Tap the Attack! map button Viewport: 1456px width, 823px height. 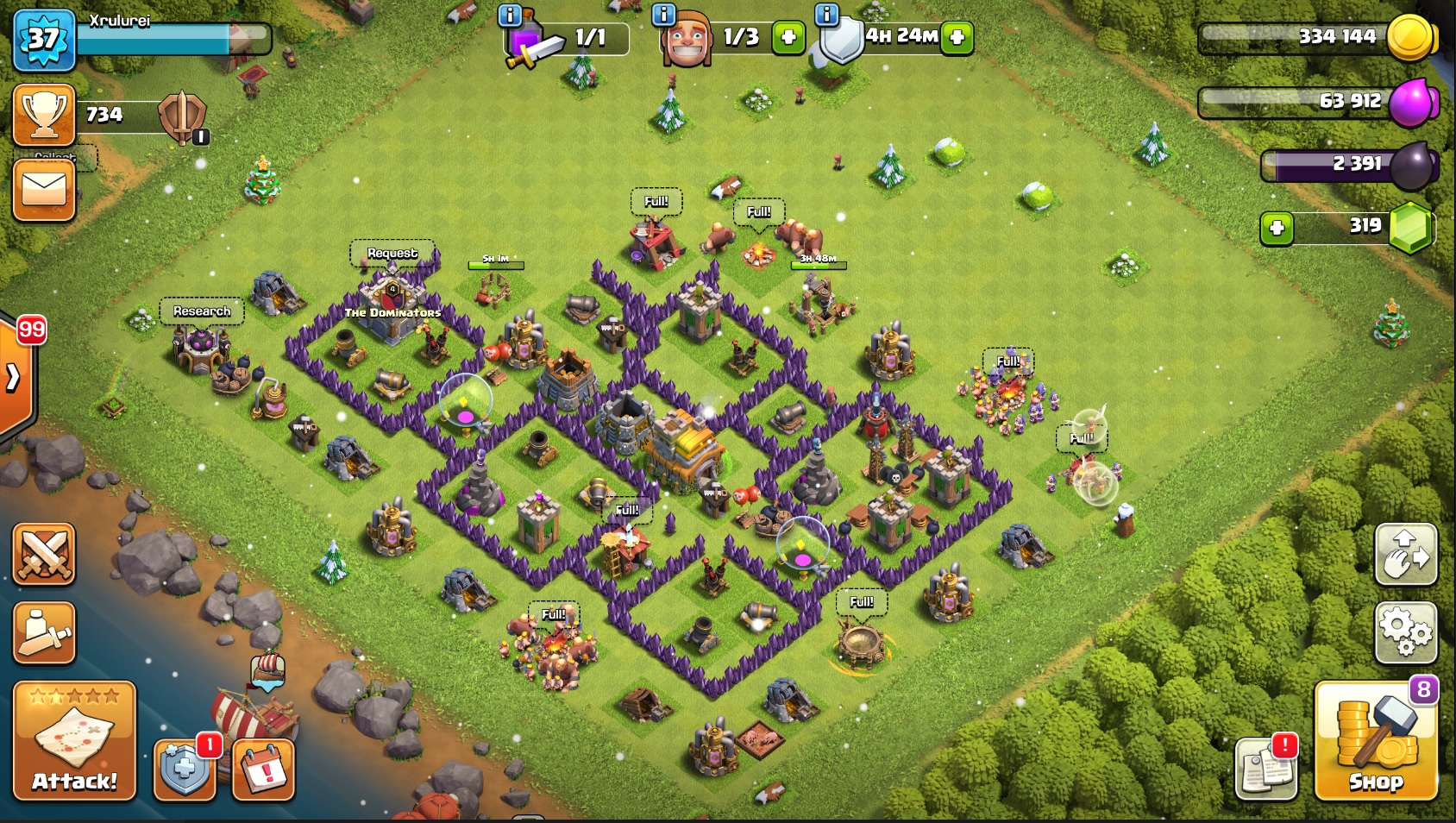(x=74, y=740)
